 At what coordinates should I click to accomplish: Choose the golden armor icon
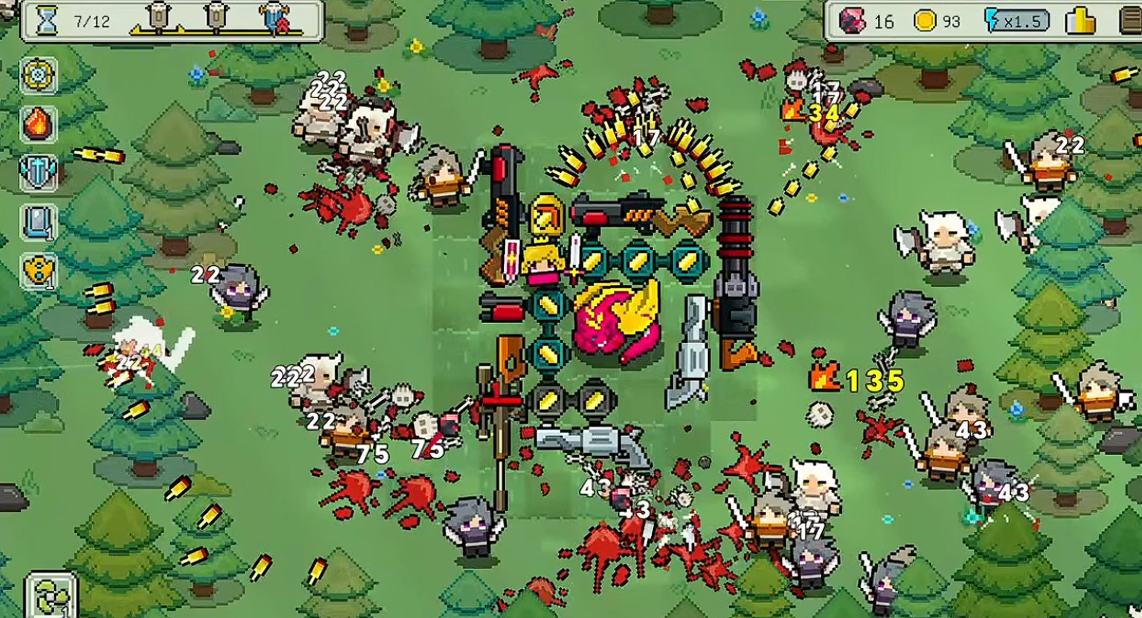click(39, 270)
